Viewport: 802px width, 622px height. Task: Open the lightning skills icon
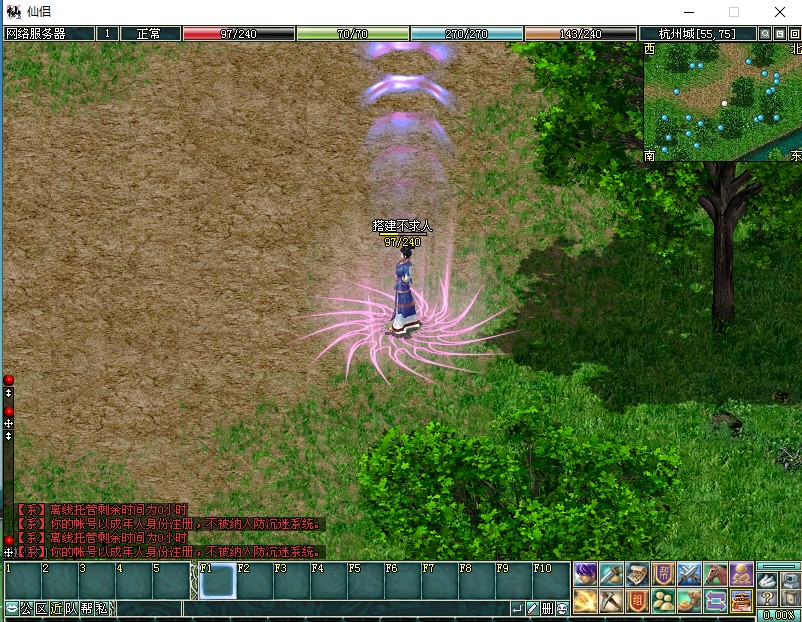(585, 600)
